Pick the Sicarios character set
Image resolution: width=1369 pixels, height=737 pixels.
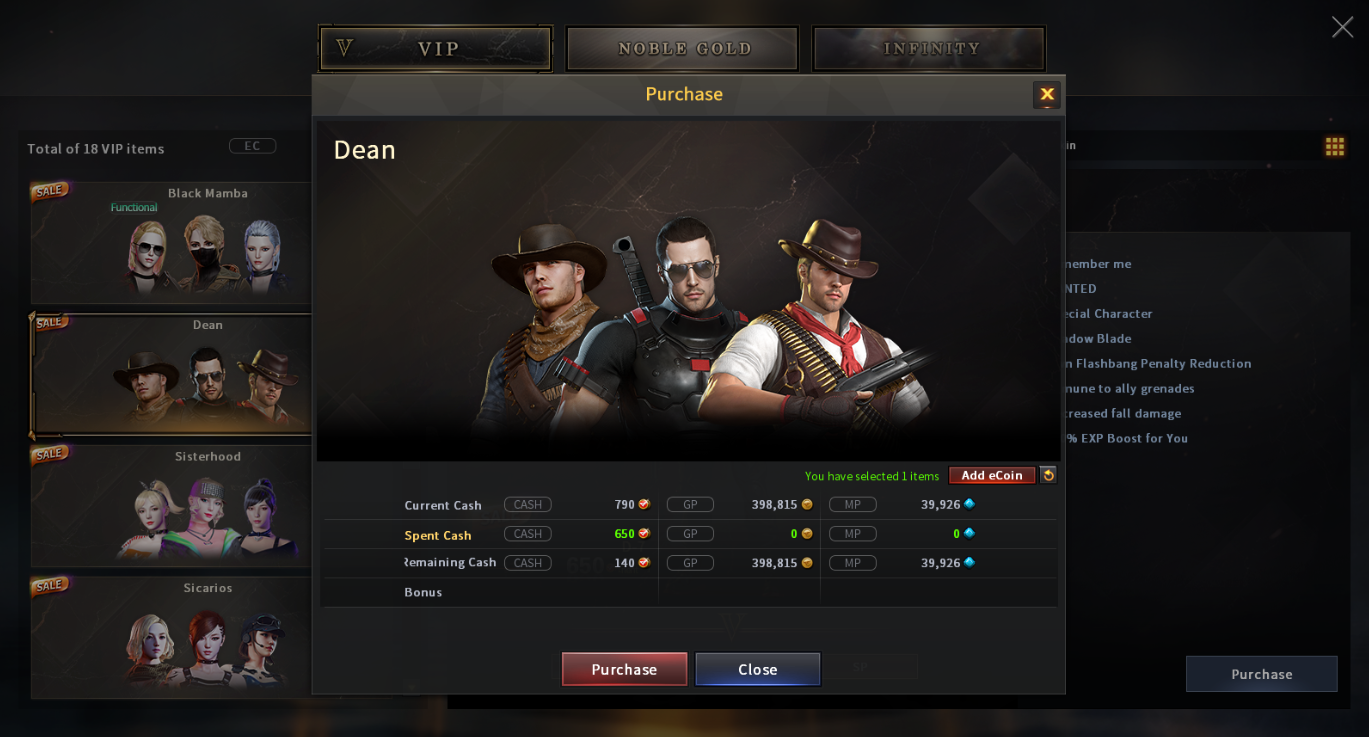pos(170,637)
